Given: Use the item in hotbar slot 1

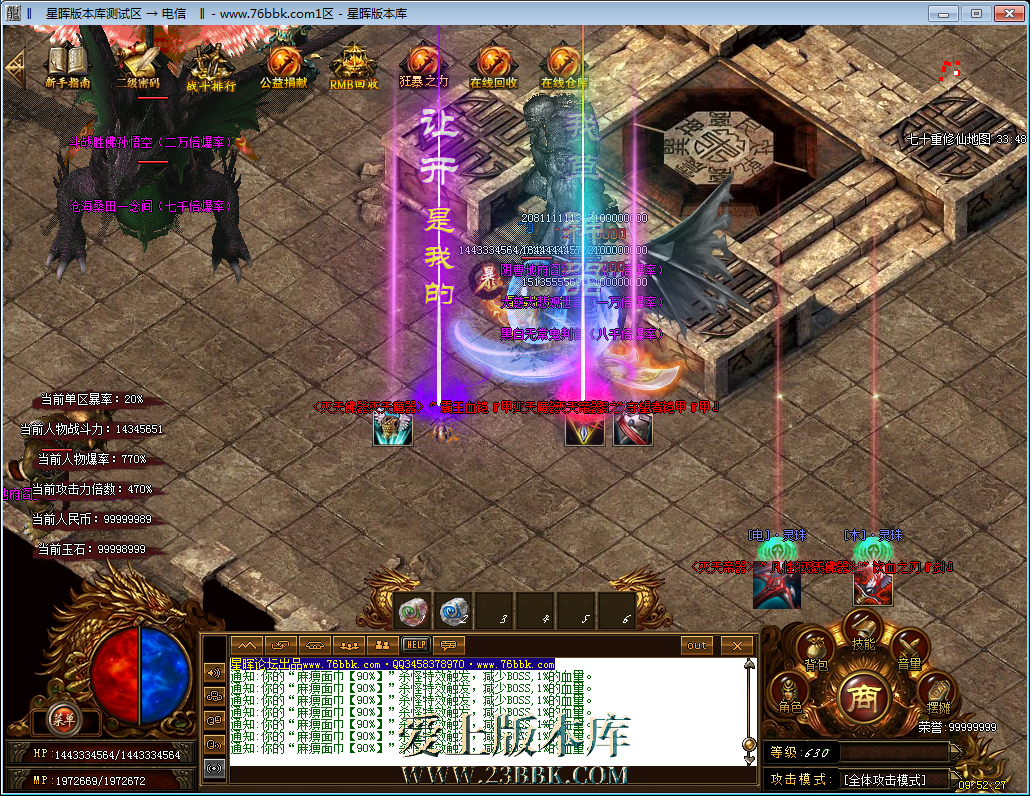Looking at the screenshot, I should click(413, 609).
